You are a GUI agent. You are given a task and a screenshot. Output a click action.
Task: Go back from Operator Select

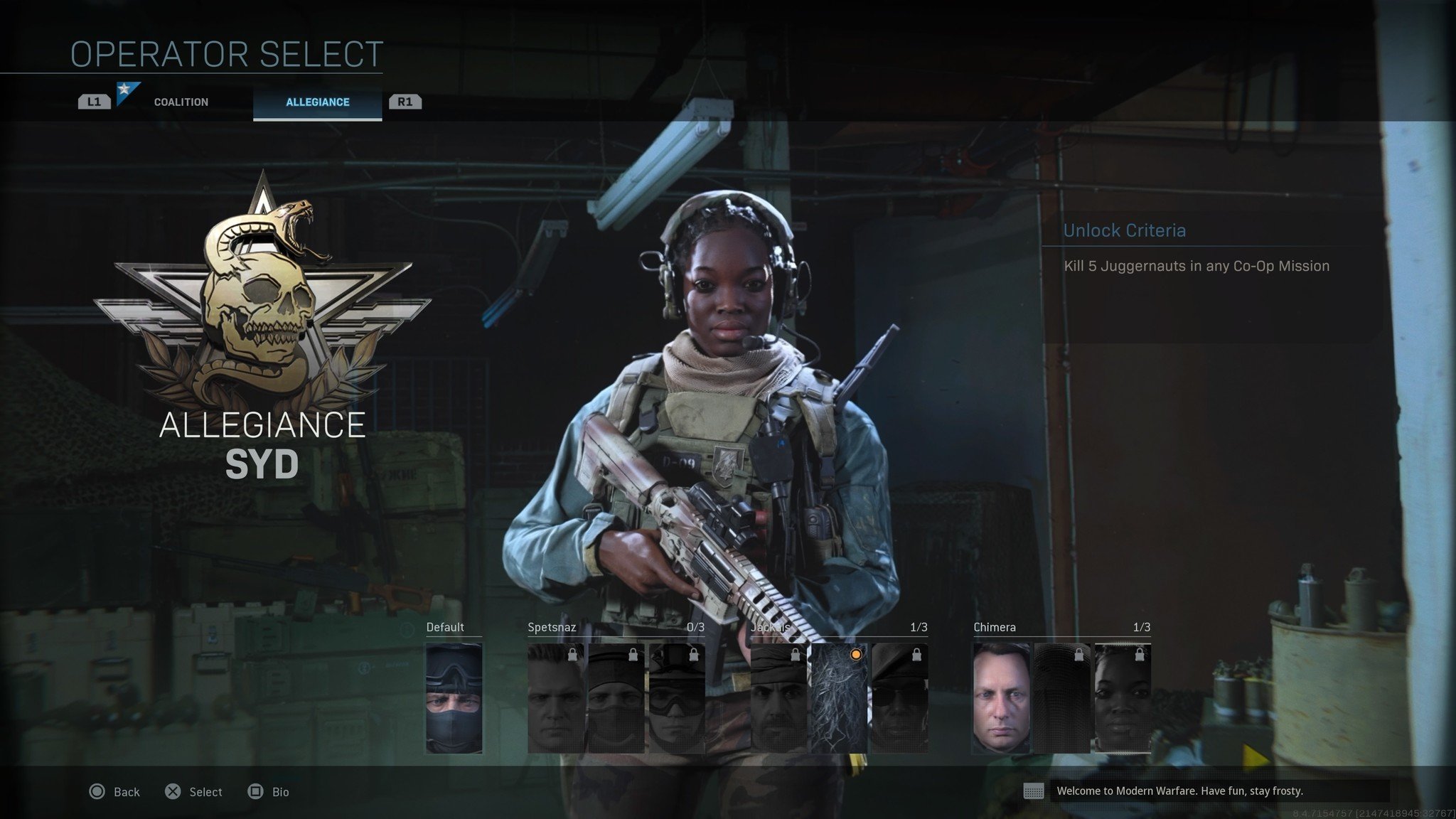click(114, 792)
